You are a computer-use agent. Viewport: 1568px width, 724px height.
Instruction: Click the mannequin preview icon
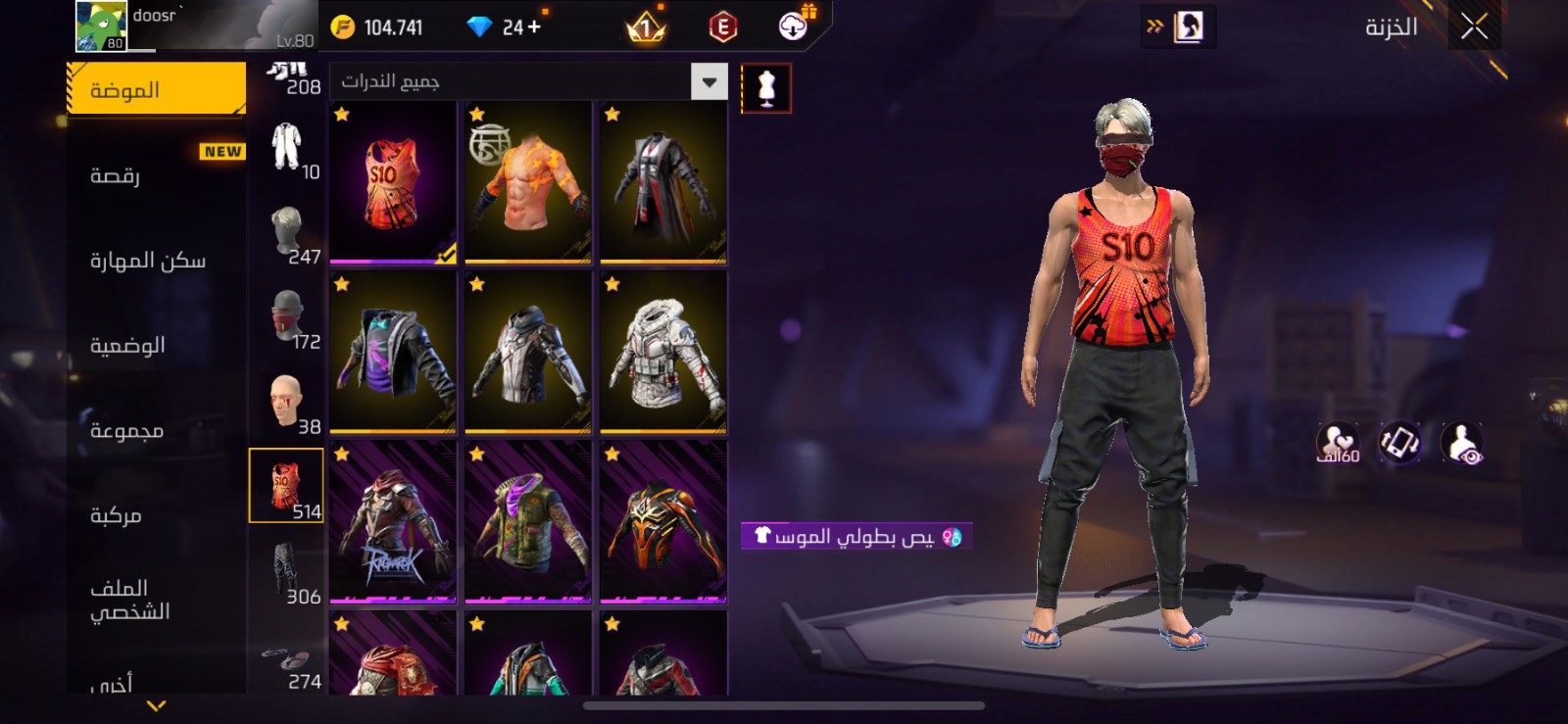coord(766,88)
